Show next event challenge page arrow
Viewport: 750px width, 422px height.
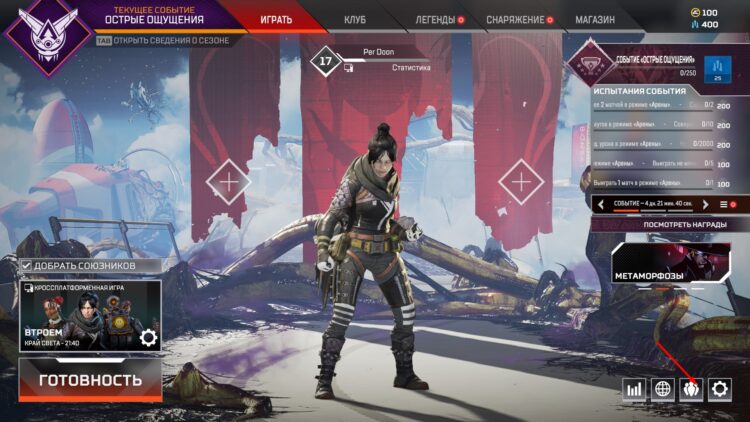tap(705, 204)
